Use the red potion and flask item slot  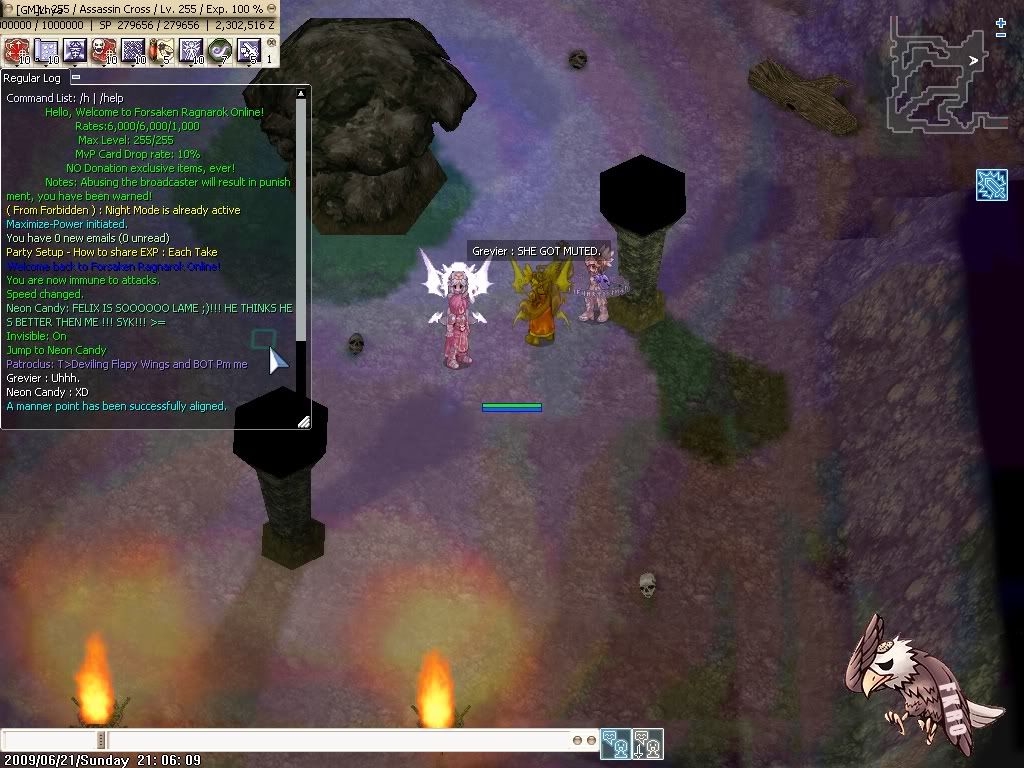162,51
